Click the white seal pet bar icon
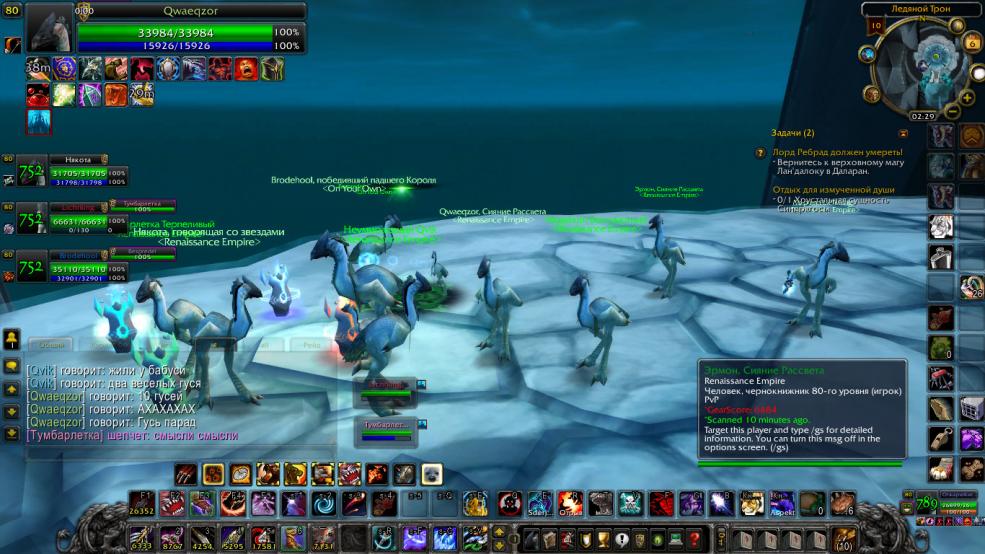This screenshot has height=554, width=985. pos(432,473)
